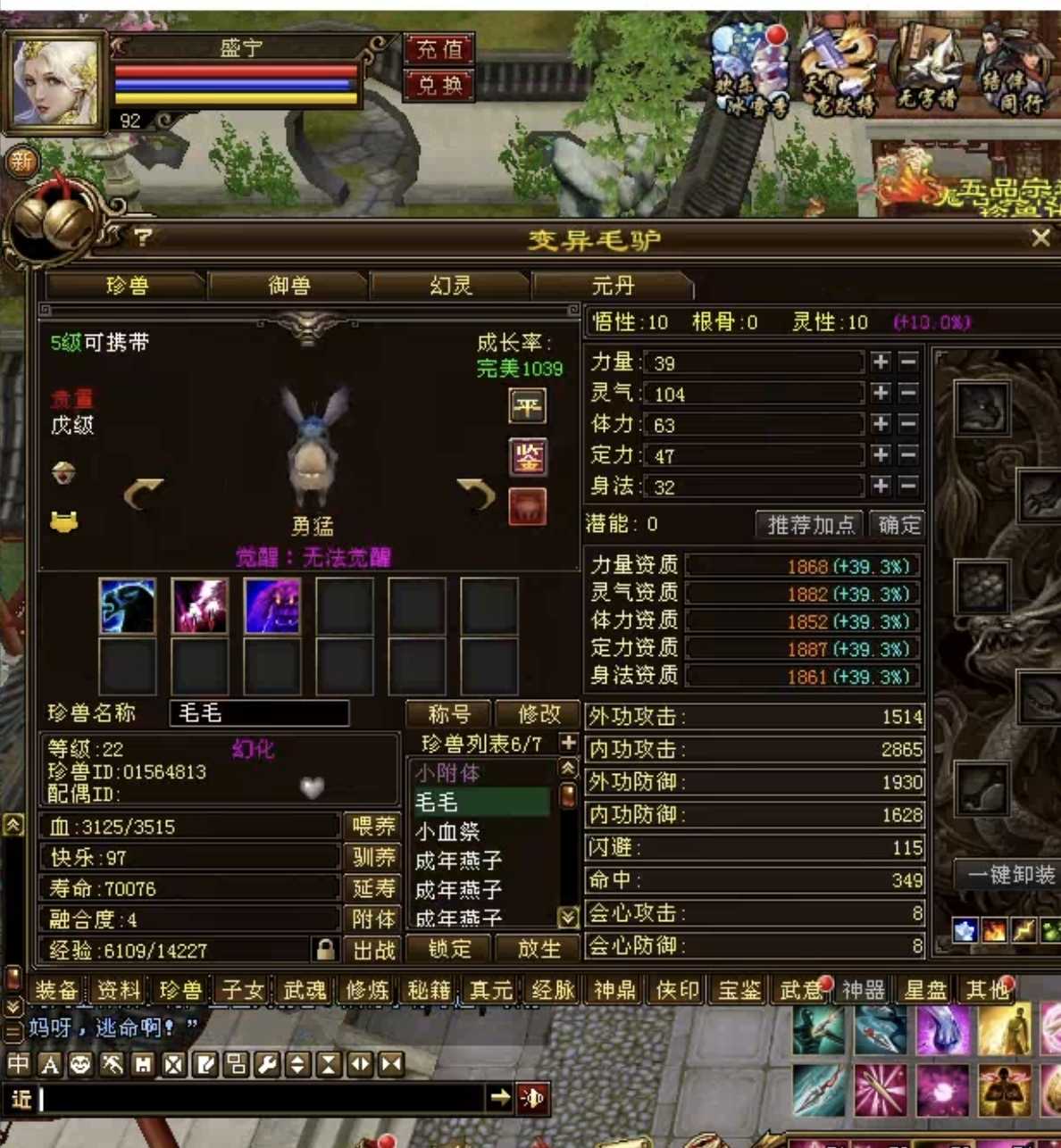Image resolution: width=1061 pixels, height=1148 pixels.
Task: Switch to the 御兽 tab
Action: 288,286
